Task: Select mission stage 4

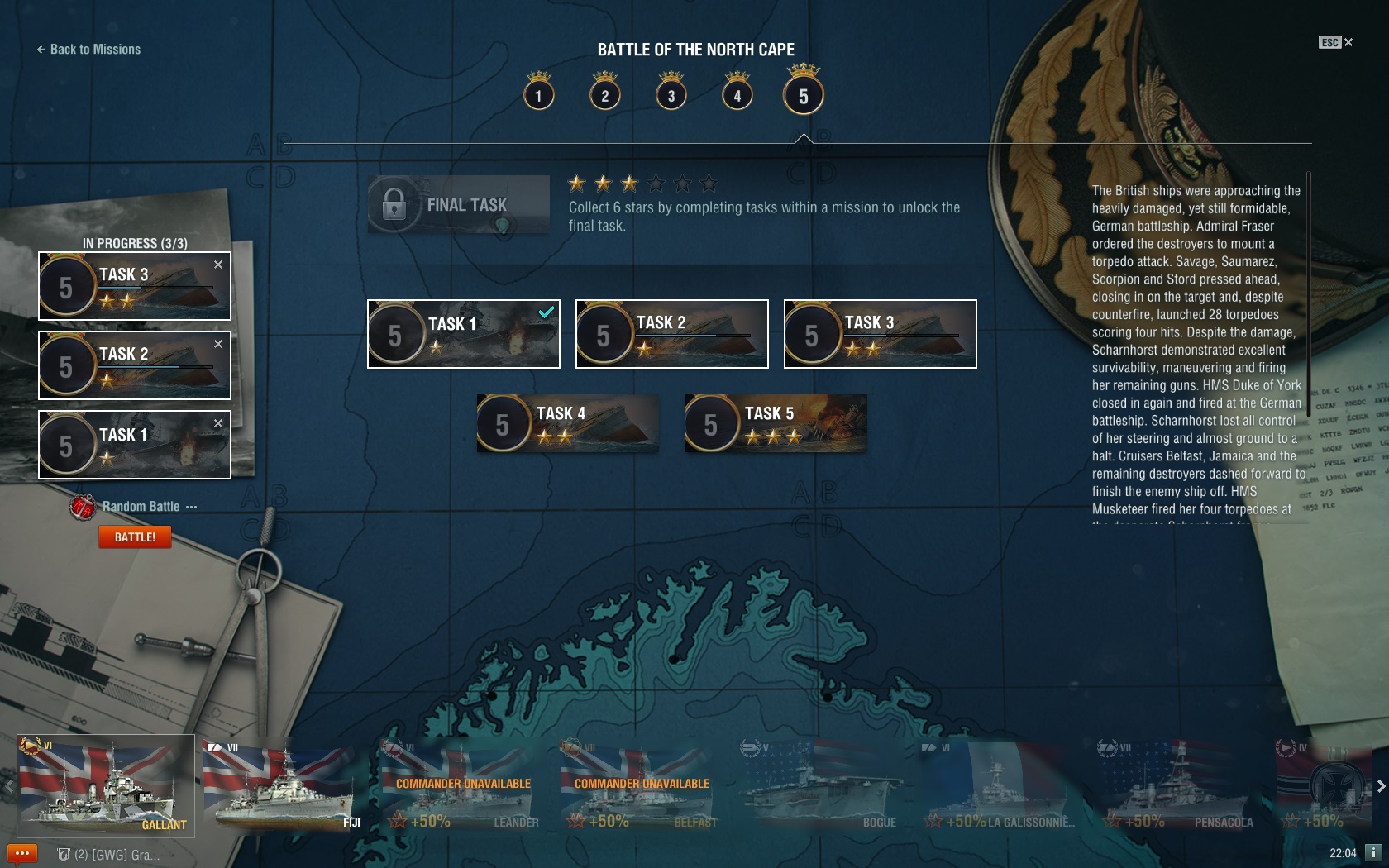Action: 737,96
